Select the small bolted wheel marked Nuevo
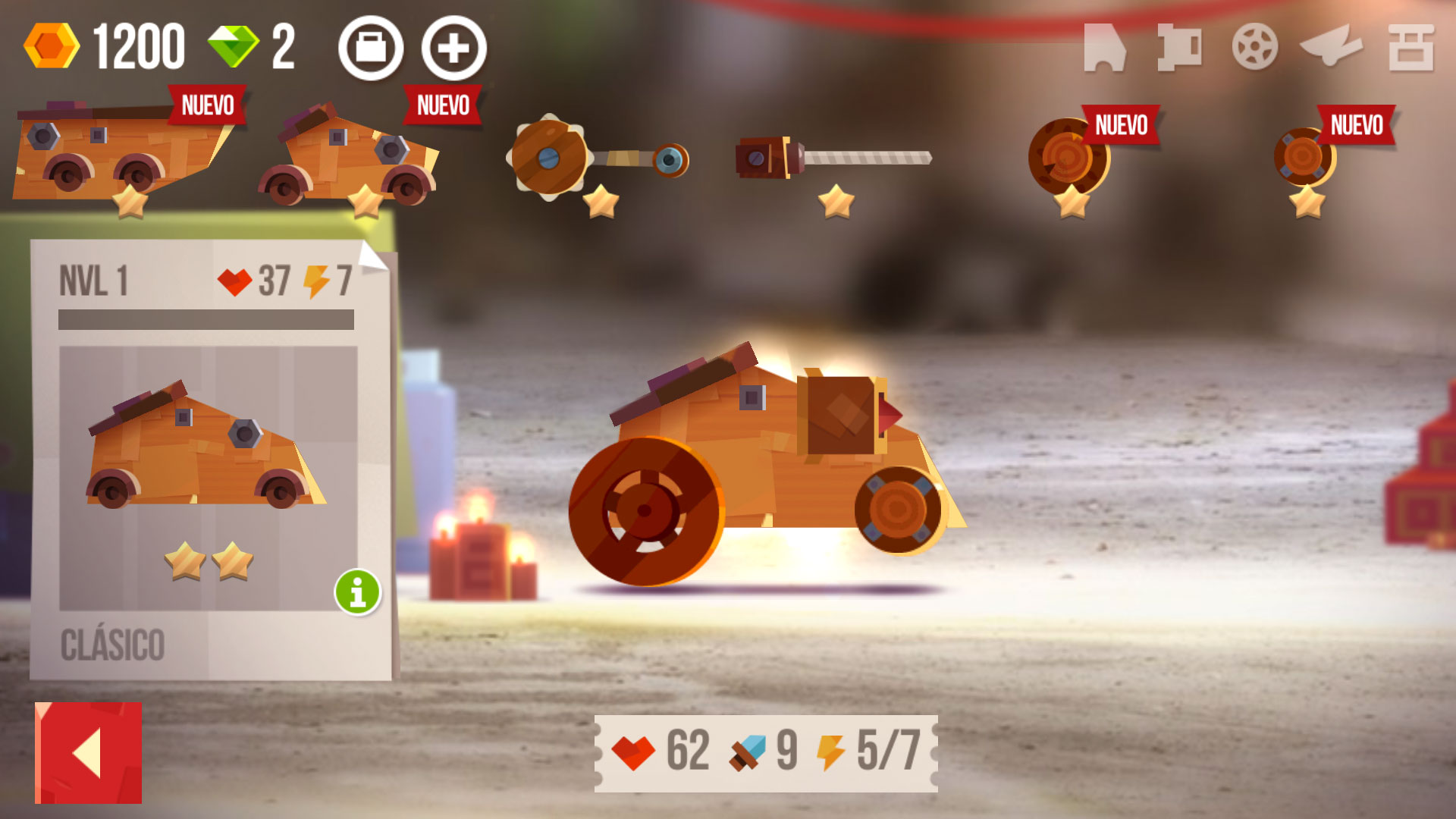Image resolution: width=1456 pixels, height=819 pixels. tap(1304, 158)
